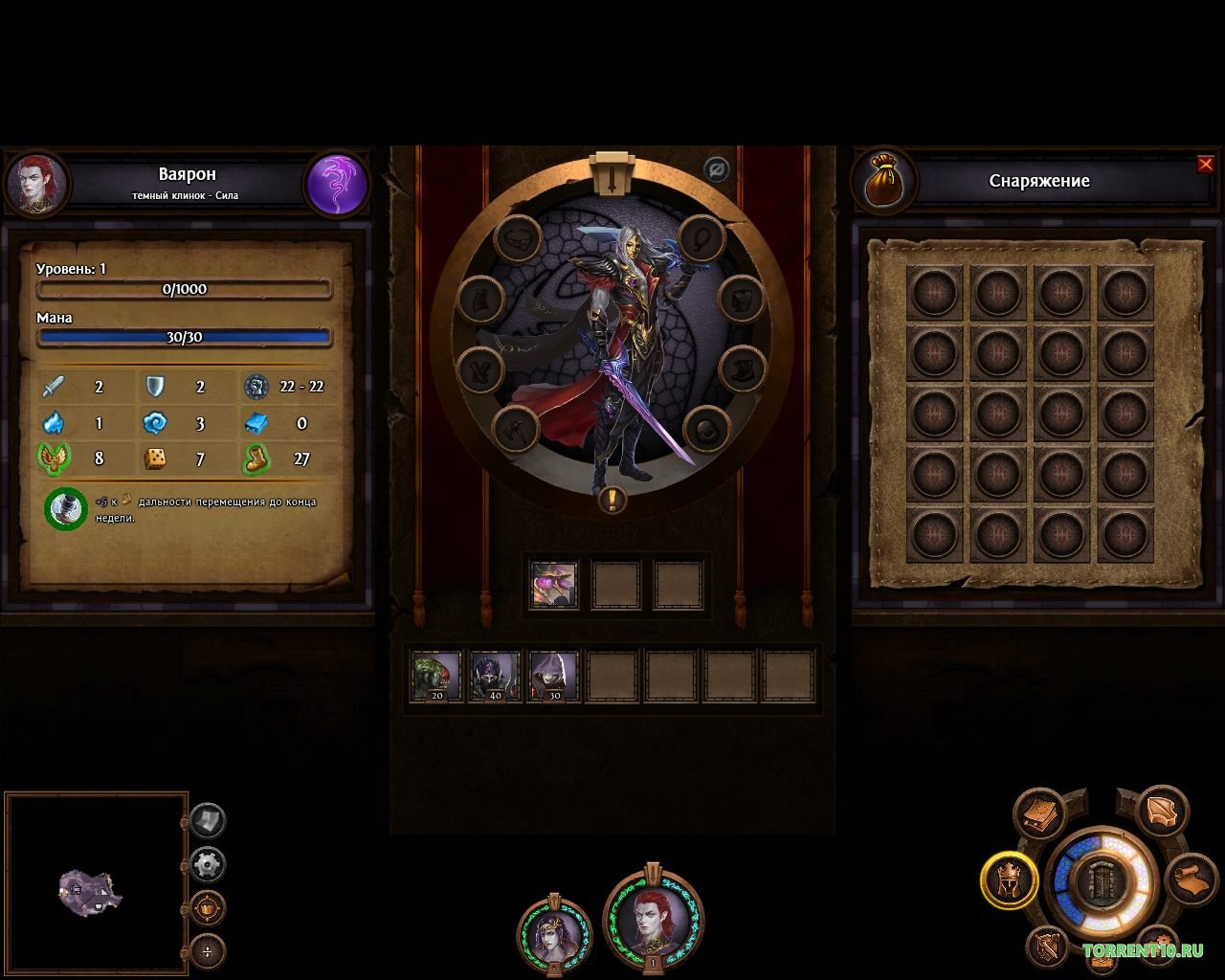Open the spellbook from the radial menu
The image size is (1225, 980).
coord(1039,814)
